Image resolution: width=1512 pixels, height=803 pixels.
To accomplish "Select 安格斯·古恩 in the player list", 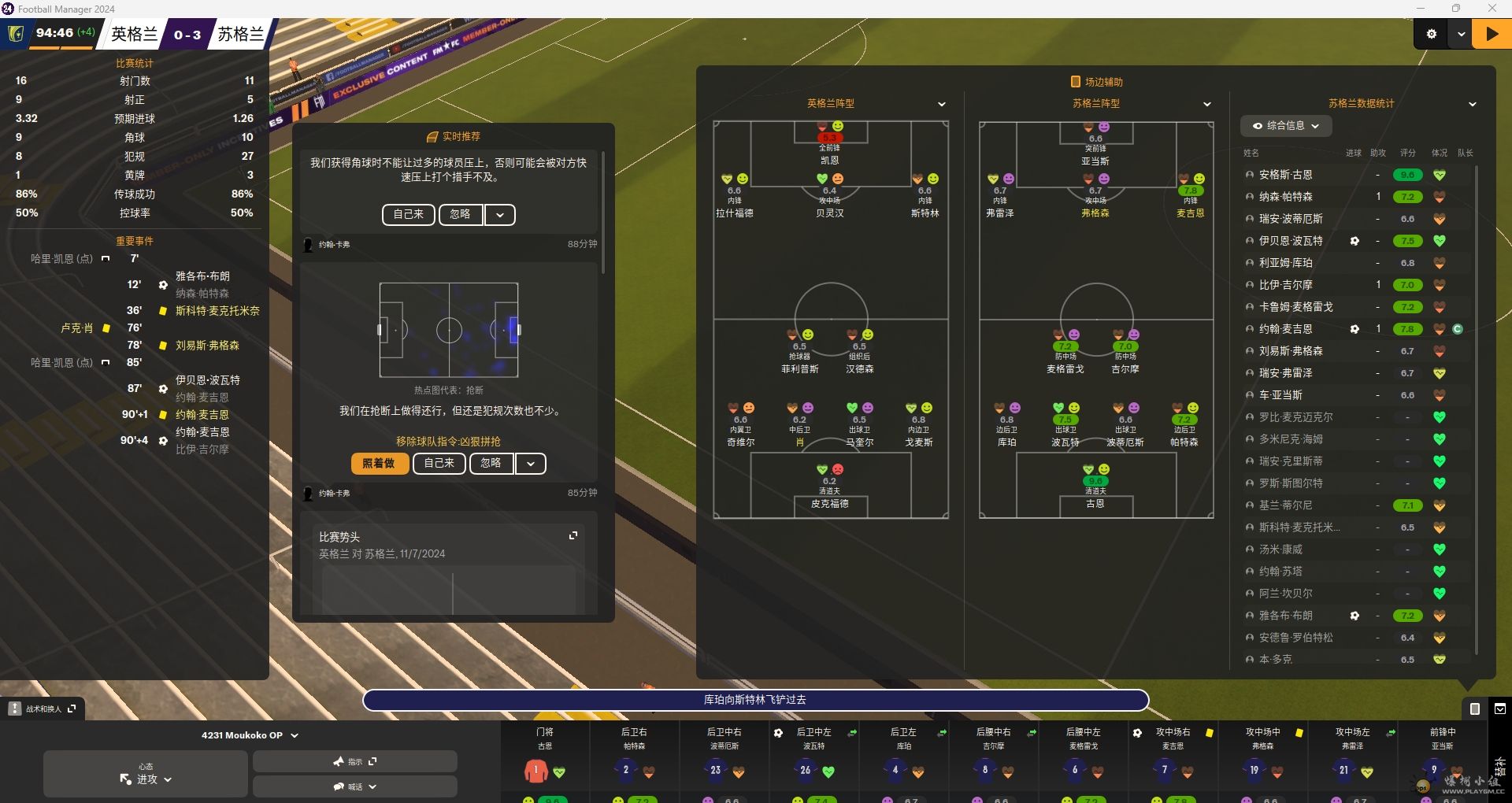I will 1286,175.
